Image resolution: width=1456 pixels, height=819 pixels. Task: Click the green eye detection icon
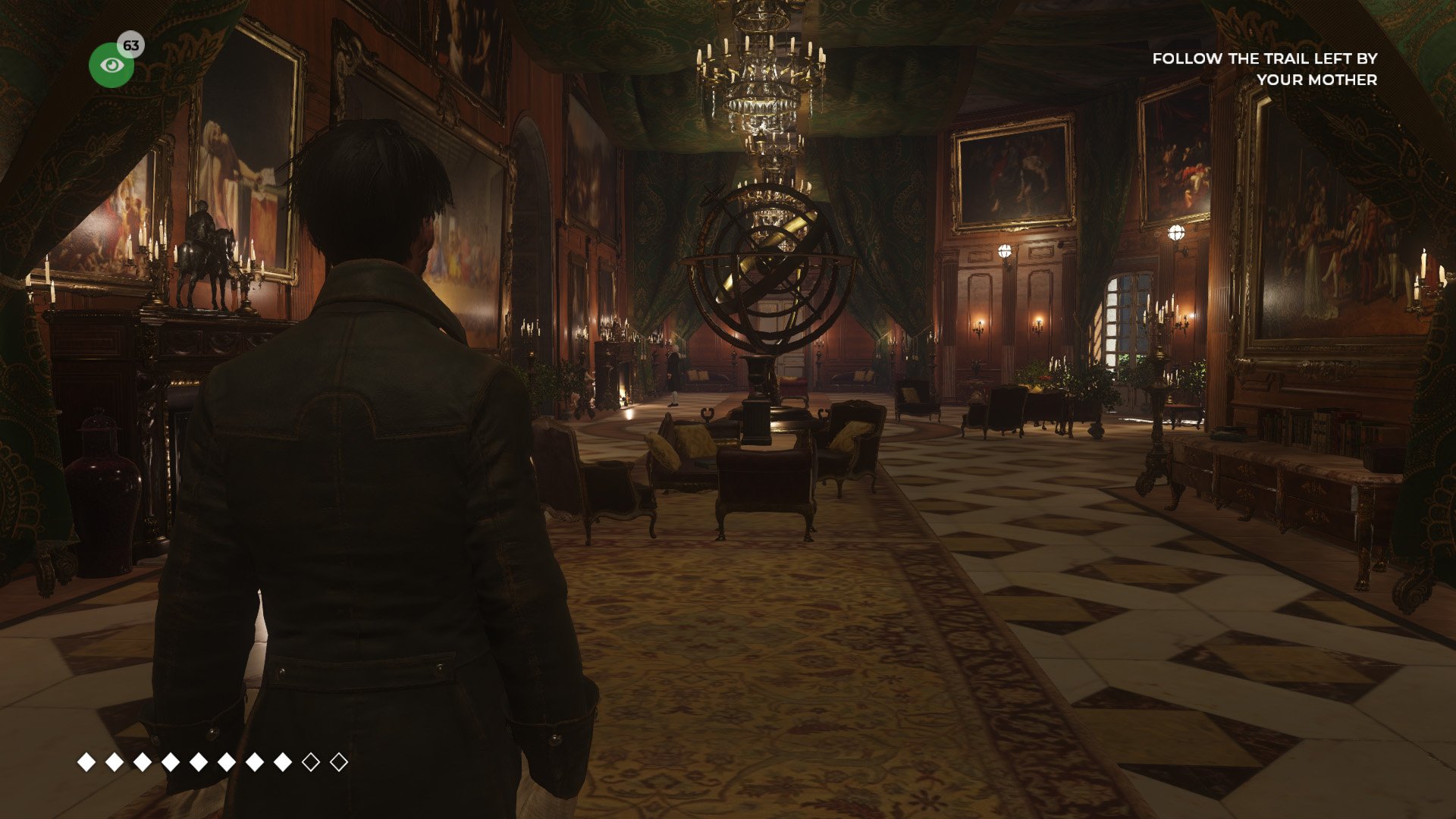coord(111,66)
